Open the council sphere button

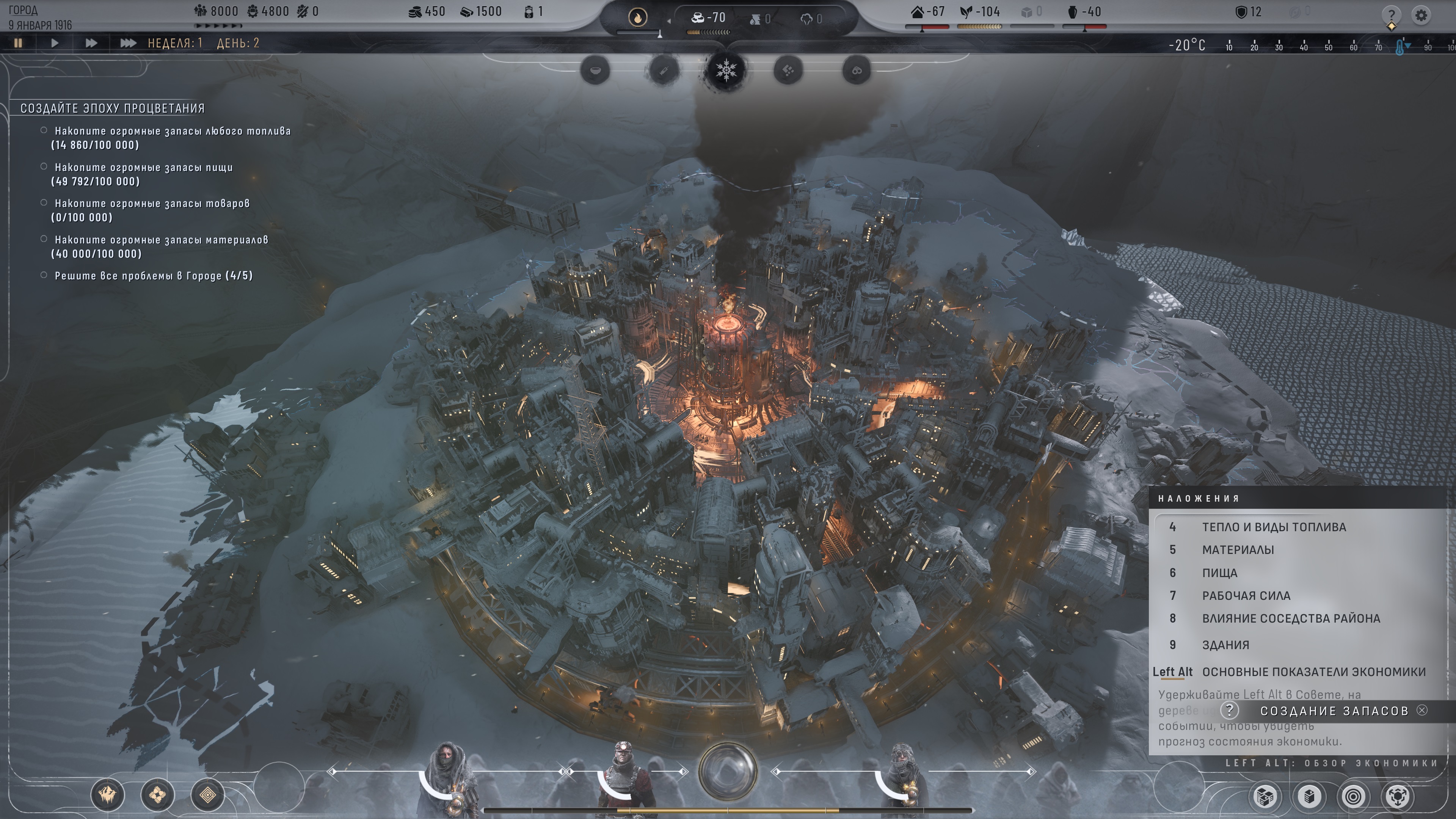tap(728, 771)
